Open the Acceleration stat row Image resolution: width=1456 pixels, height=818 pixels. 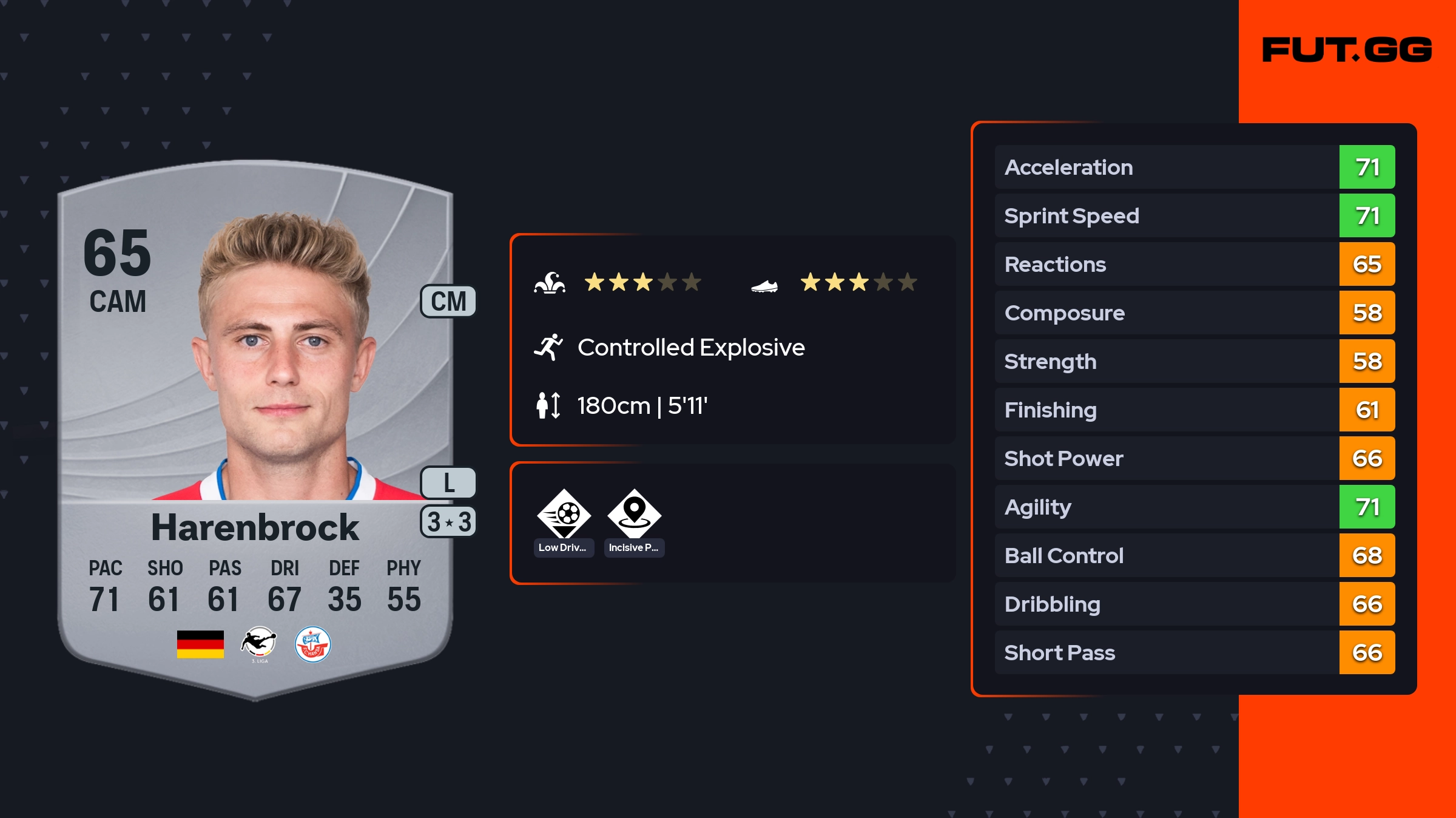click(x=1194, y=167)
